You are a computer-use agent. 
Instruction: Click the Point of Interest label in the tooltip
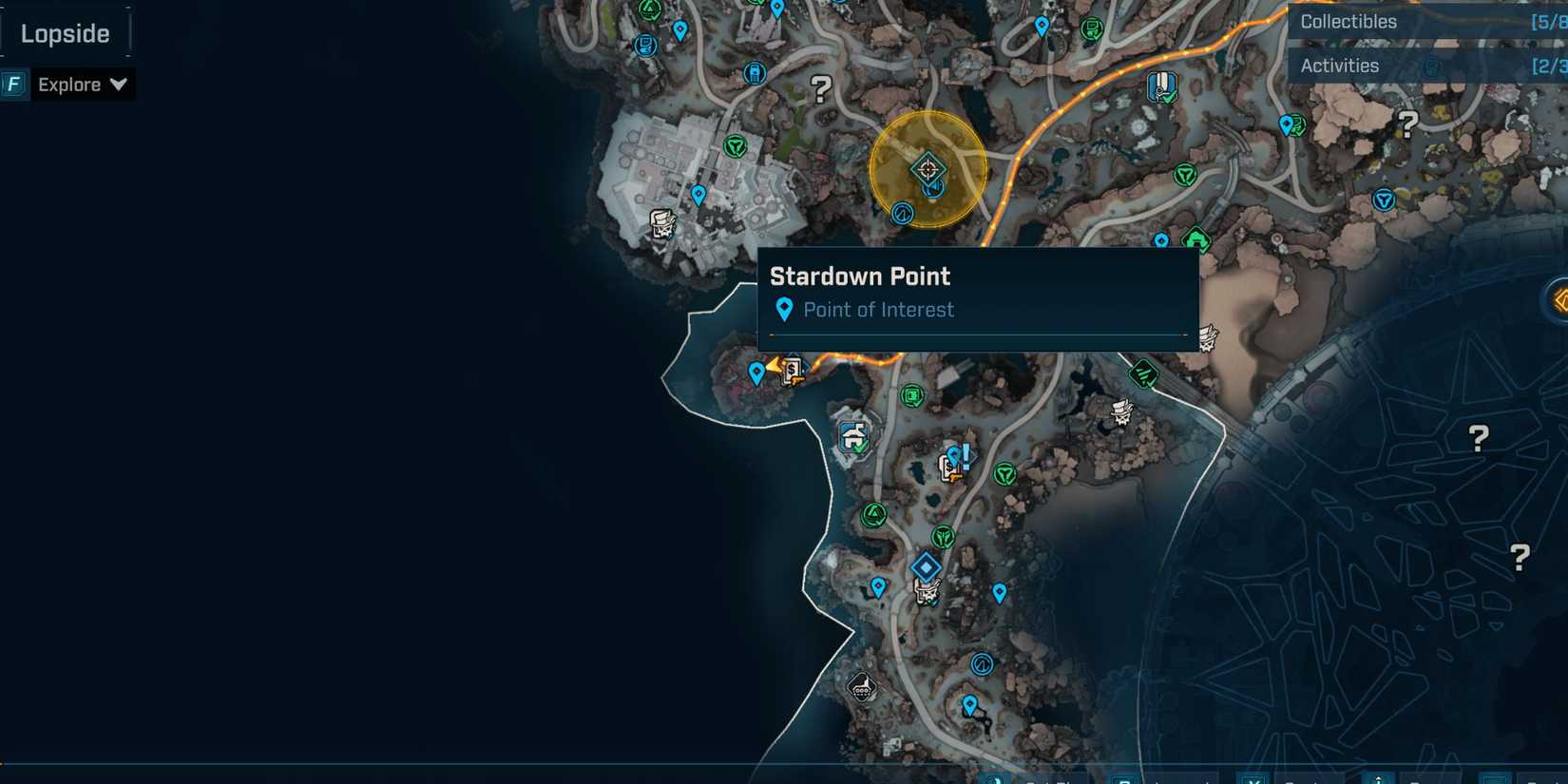coord(878,310)
